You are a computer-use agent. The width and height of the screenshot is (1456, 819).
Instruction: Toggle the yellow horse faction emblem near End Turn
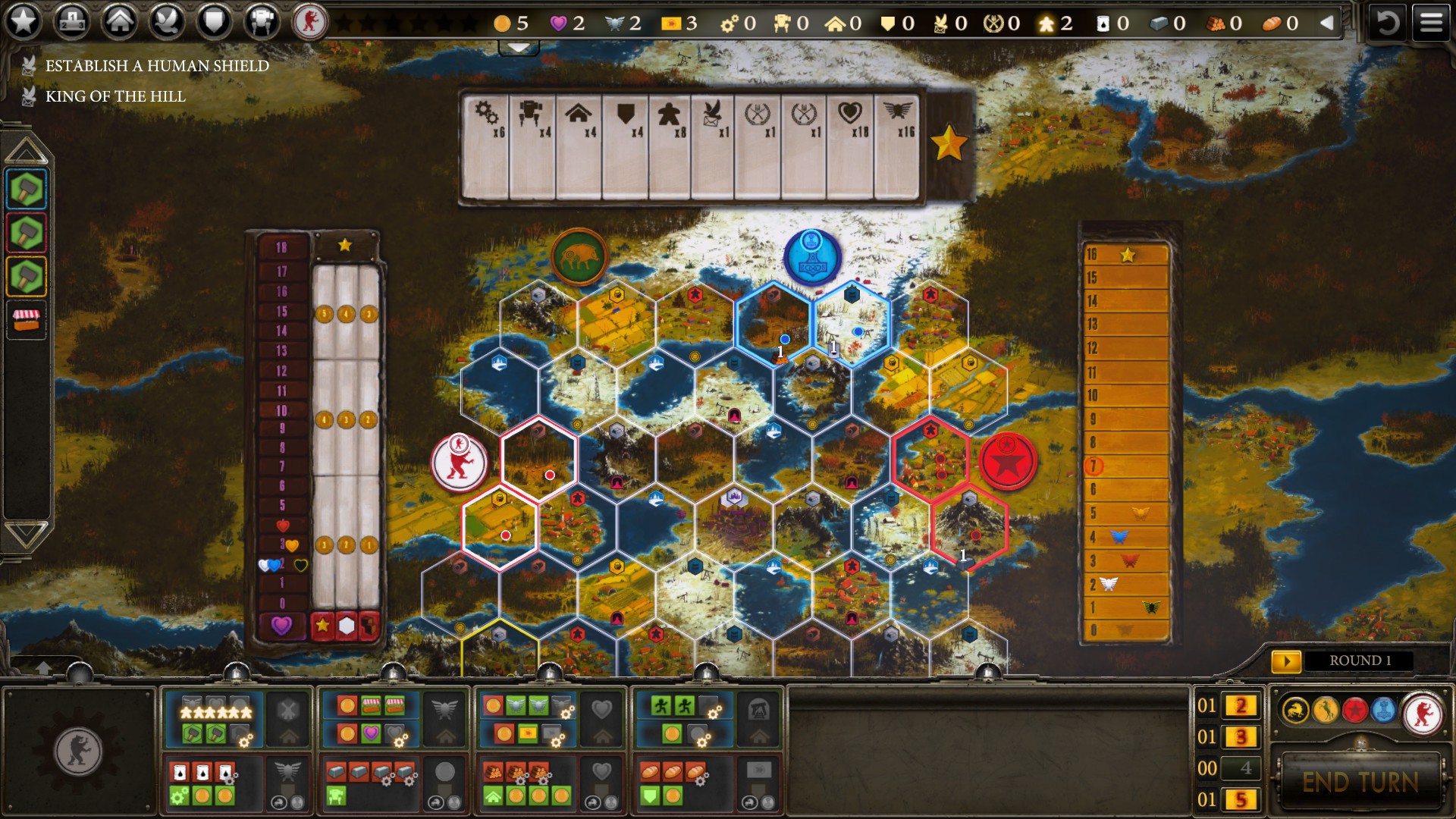(x=1326, y=709)
